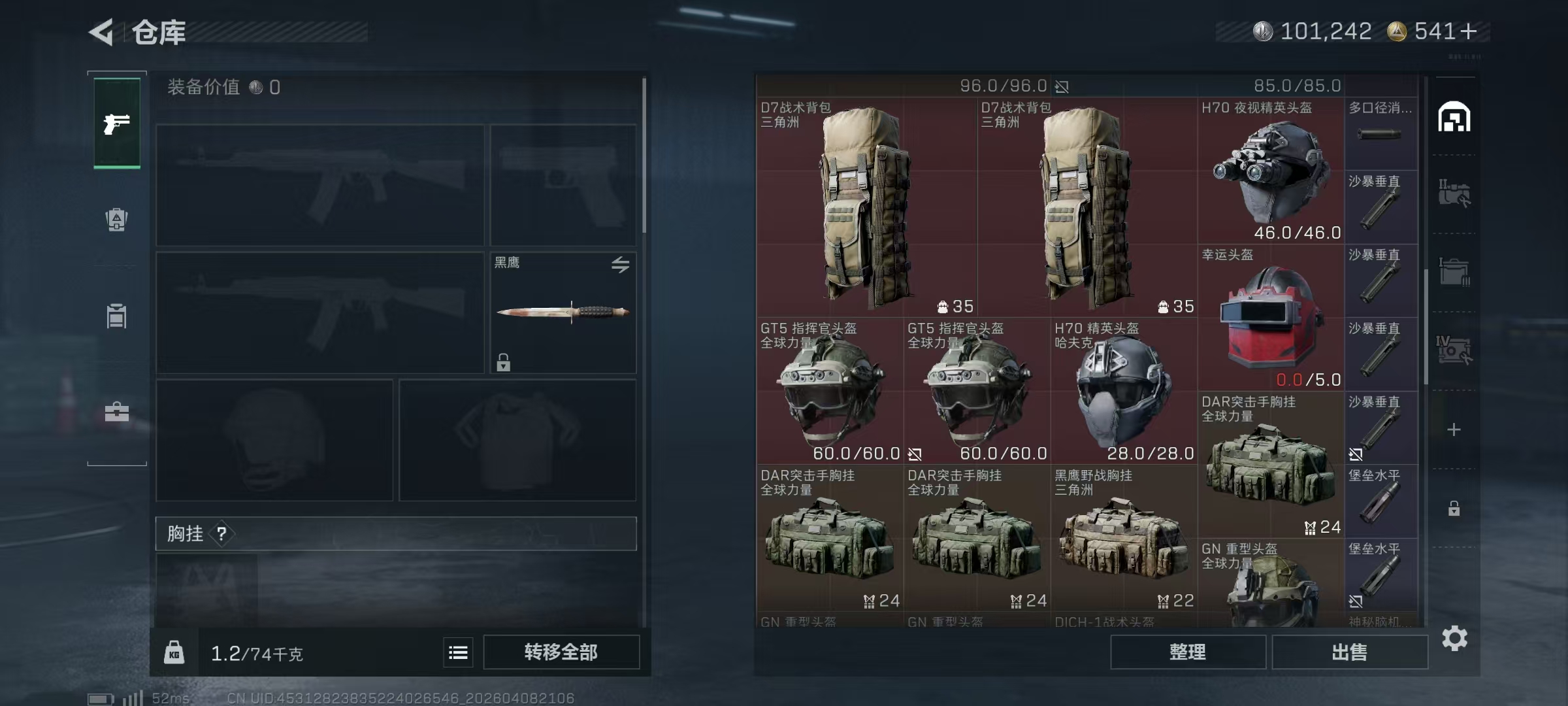The image size is (1568, 706).
Task: Select the pistol loadout tab in left sidebar
Action: click(x=116, y=124)
